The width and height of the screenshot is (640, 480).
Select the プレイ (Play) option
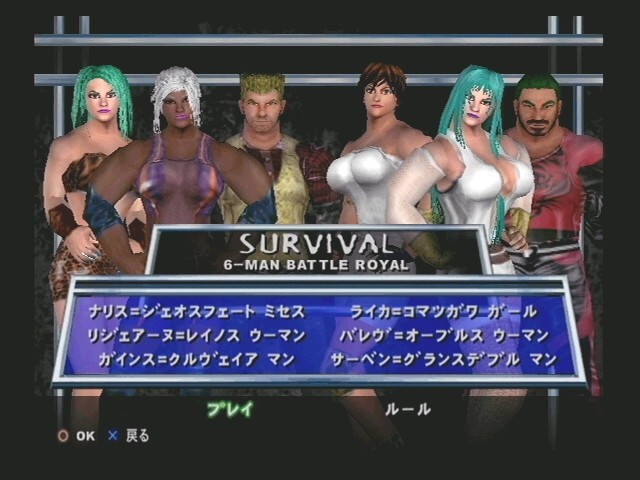pos(230,409)
